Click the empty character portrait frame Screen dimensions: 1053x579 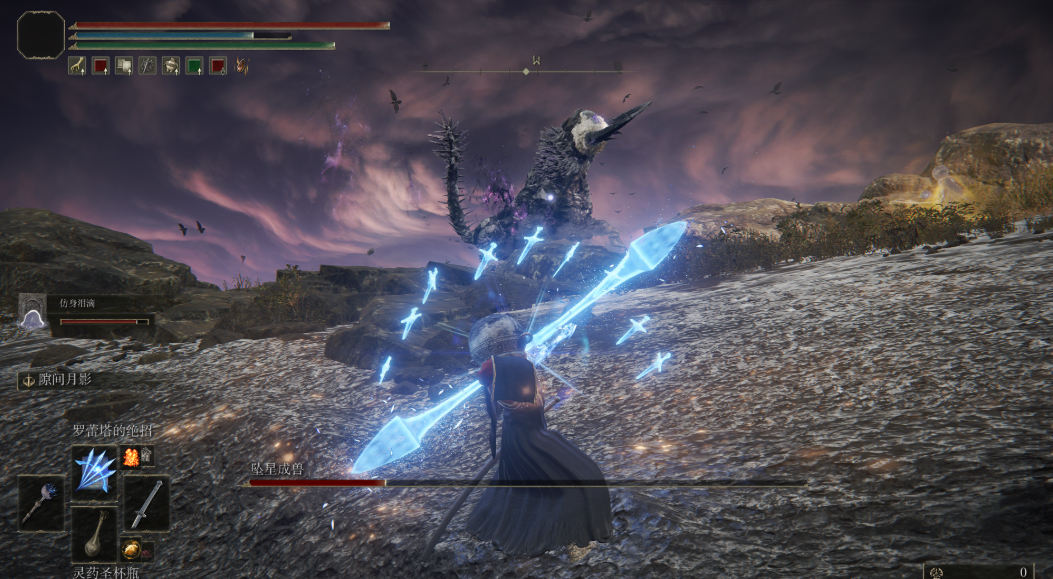tap(41, 35)
